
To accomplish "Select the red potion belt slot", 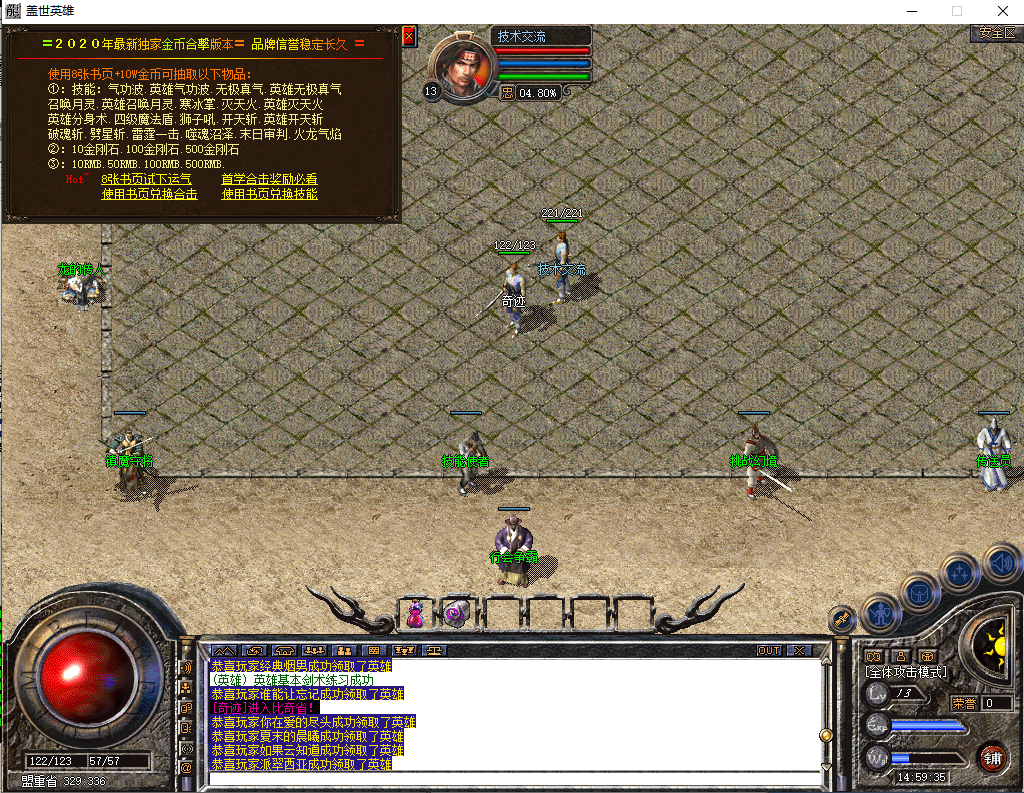I will tap(415, 613).
